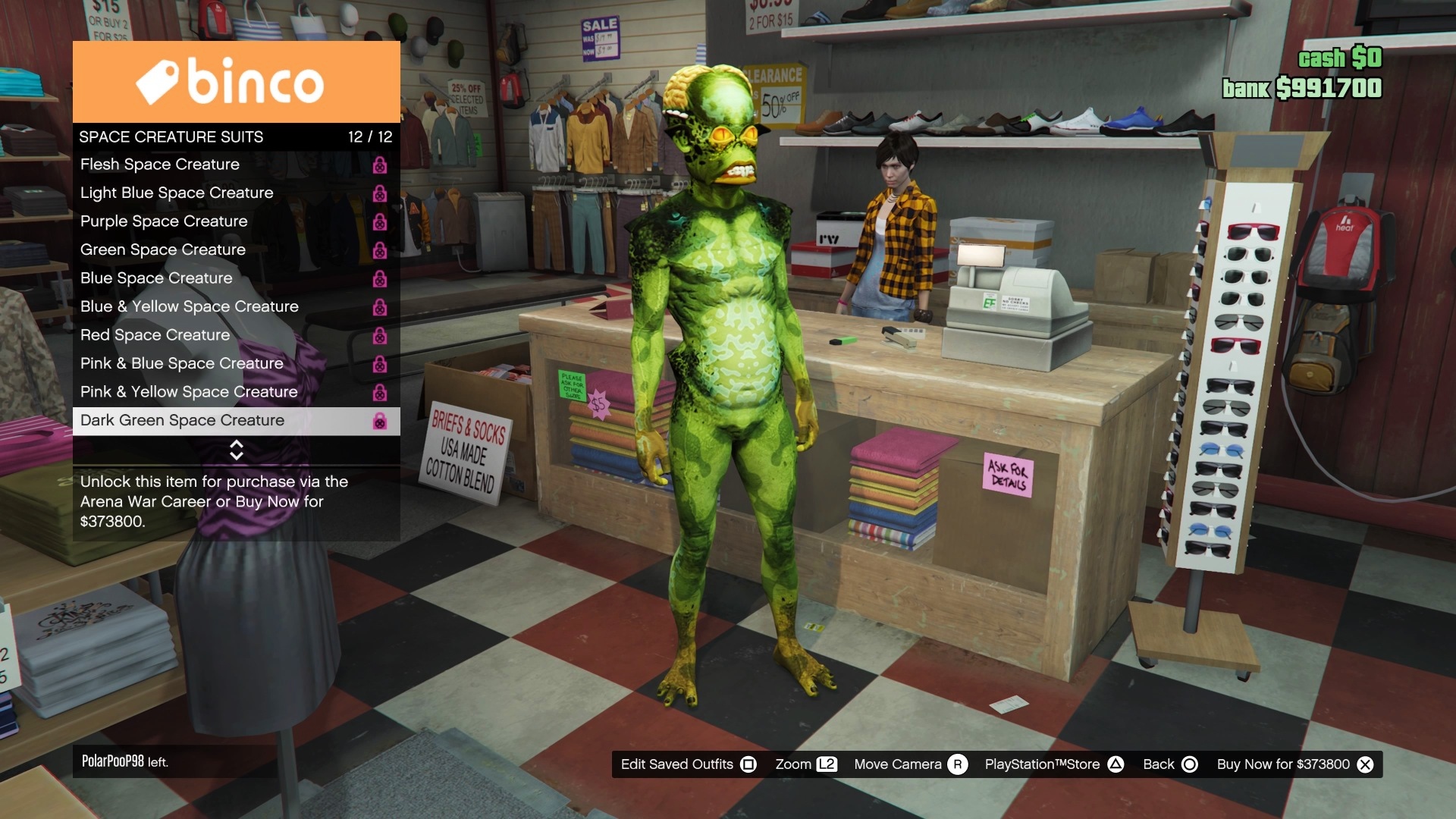This screenshot has height=819, width=1456.
Task: Go Back from the Binco menu
Action: (x=1170, y=764)
